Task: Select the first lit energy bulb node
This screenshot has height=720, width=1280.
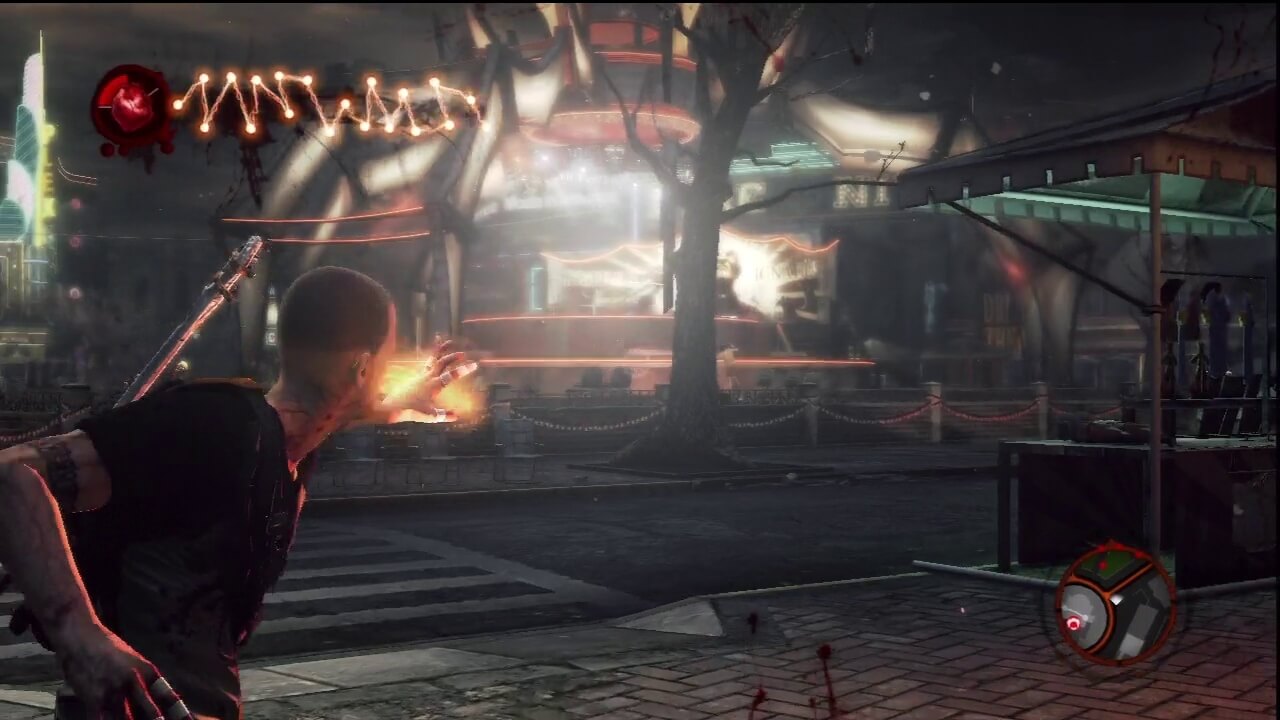Action: (178, 103)
